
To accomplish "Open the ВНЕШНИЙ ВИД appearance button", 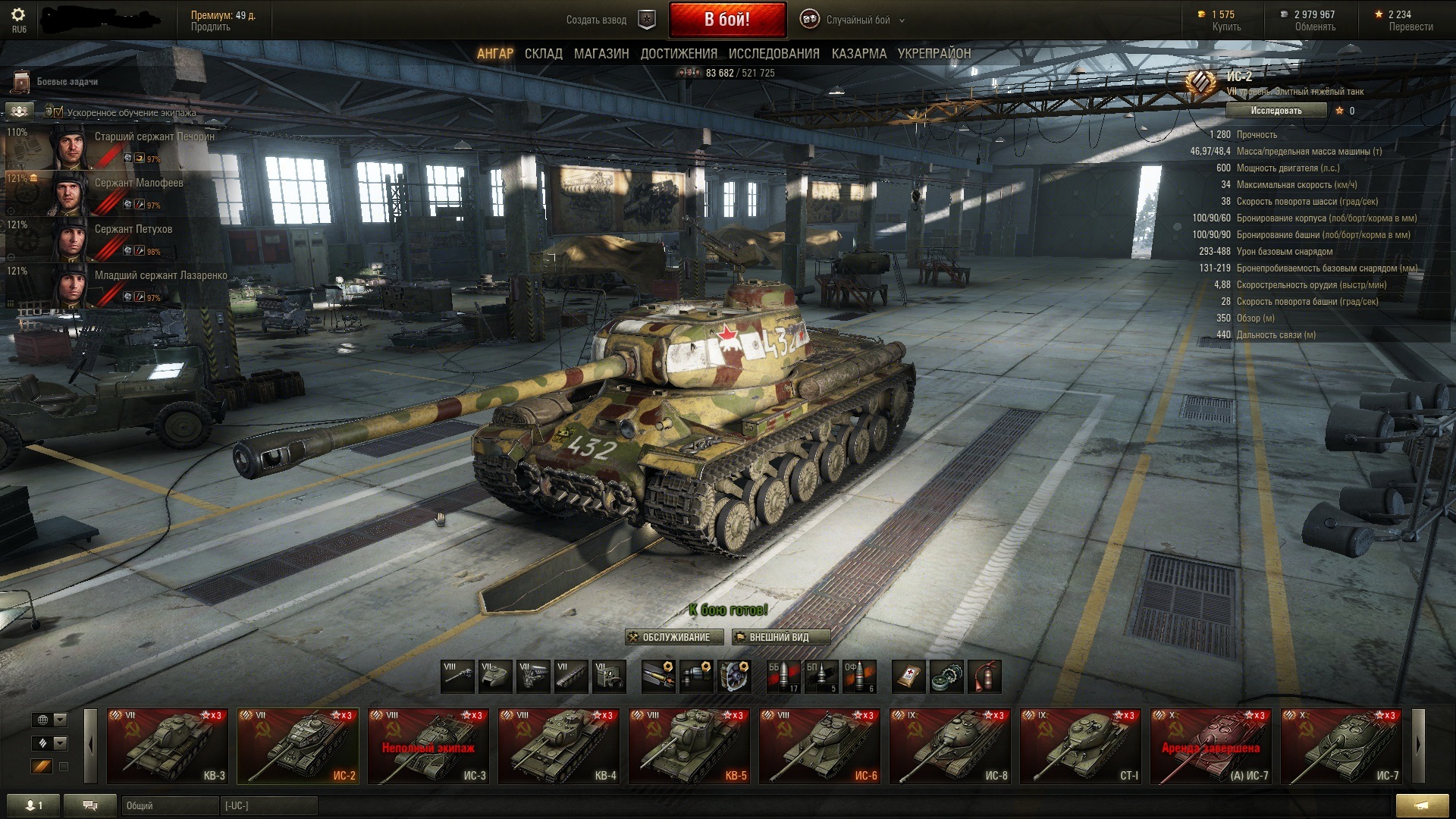I will pos(780,637).
